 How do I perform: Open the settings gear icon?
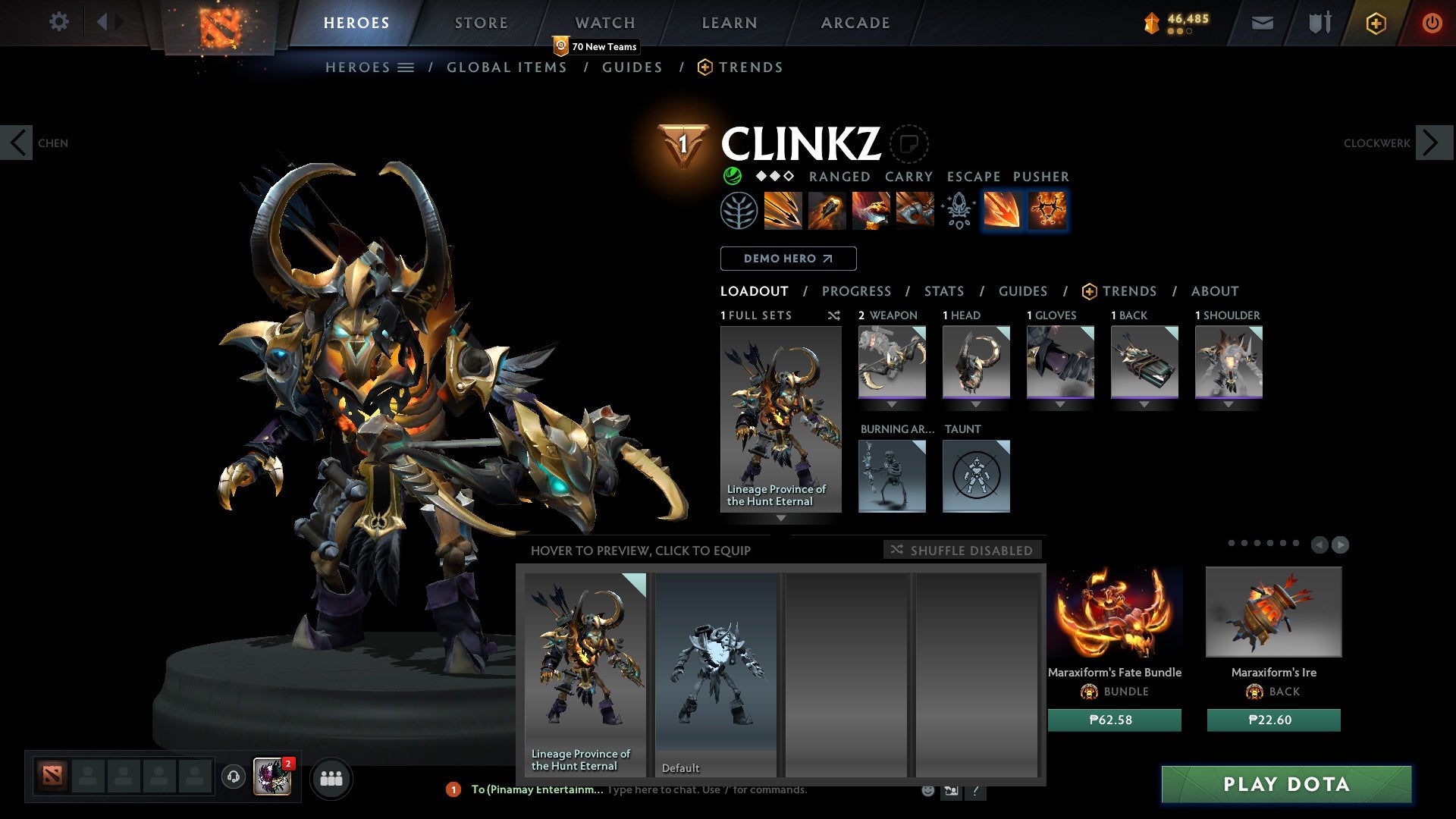(x=58, y=22)
